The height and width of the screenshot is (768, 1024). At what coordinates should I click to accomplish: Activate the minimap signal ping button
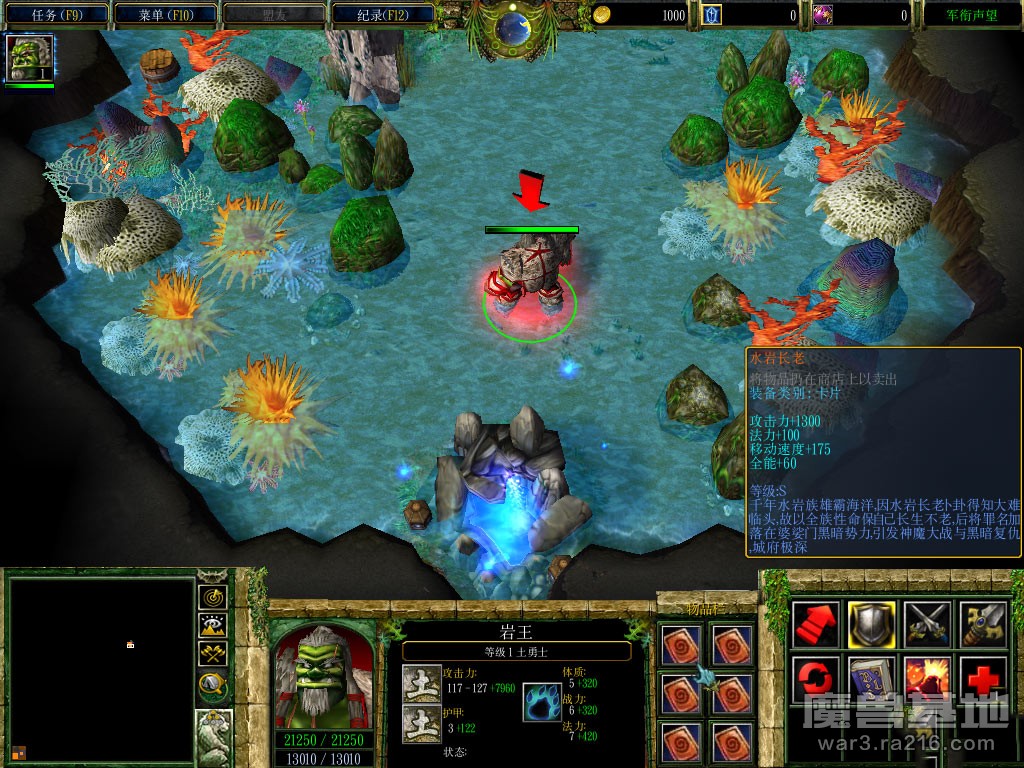tap(212, 597)
